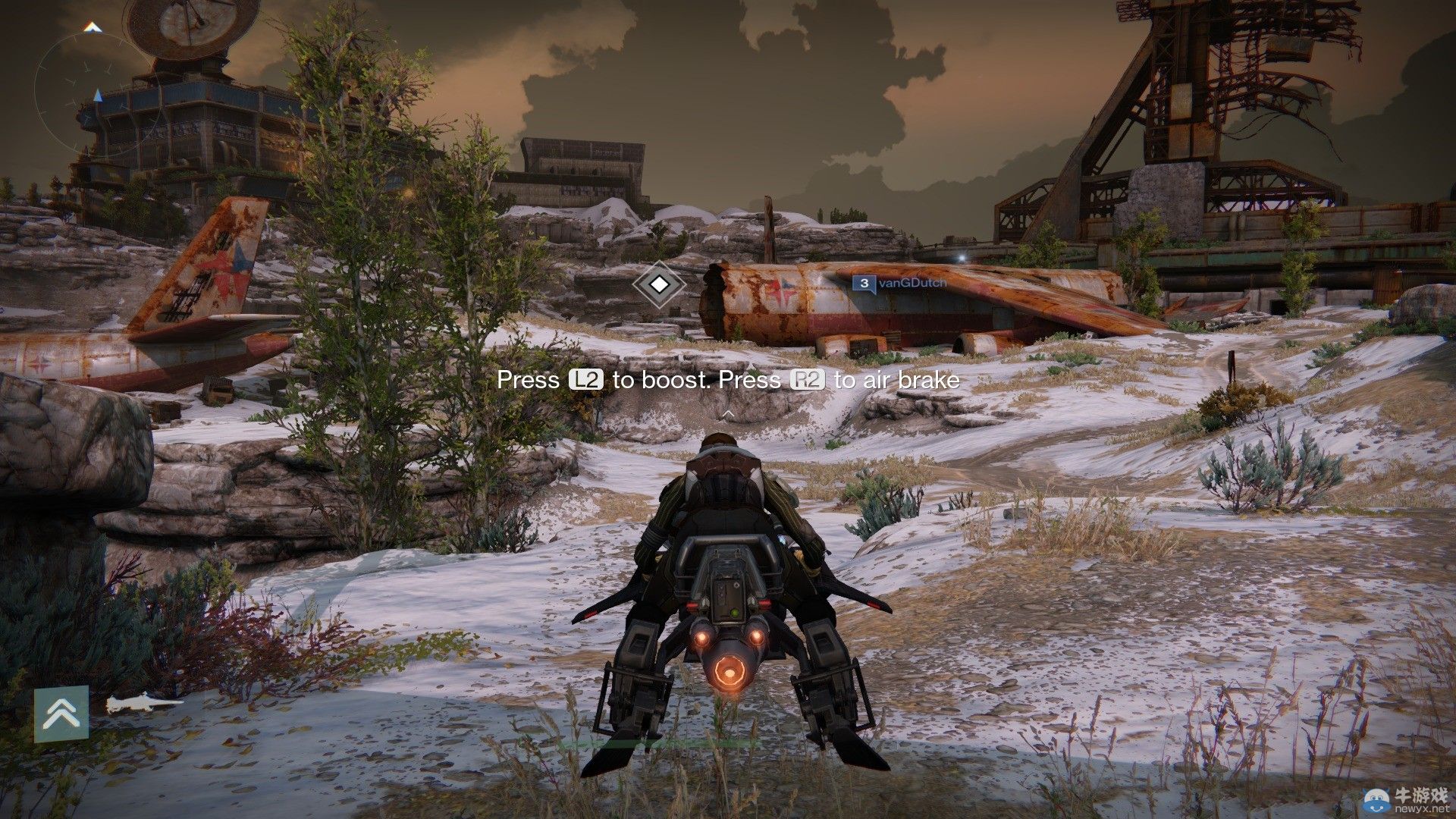1456x819 pixels.
Task: Select the white weapon silhouette icon
Action: [x=143, y=705]
